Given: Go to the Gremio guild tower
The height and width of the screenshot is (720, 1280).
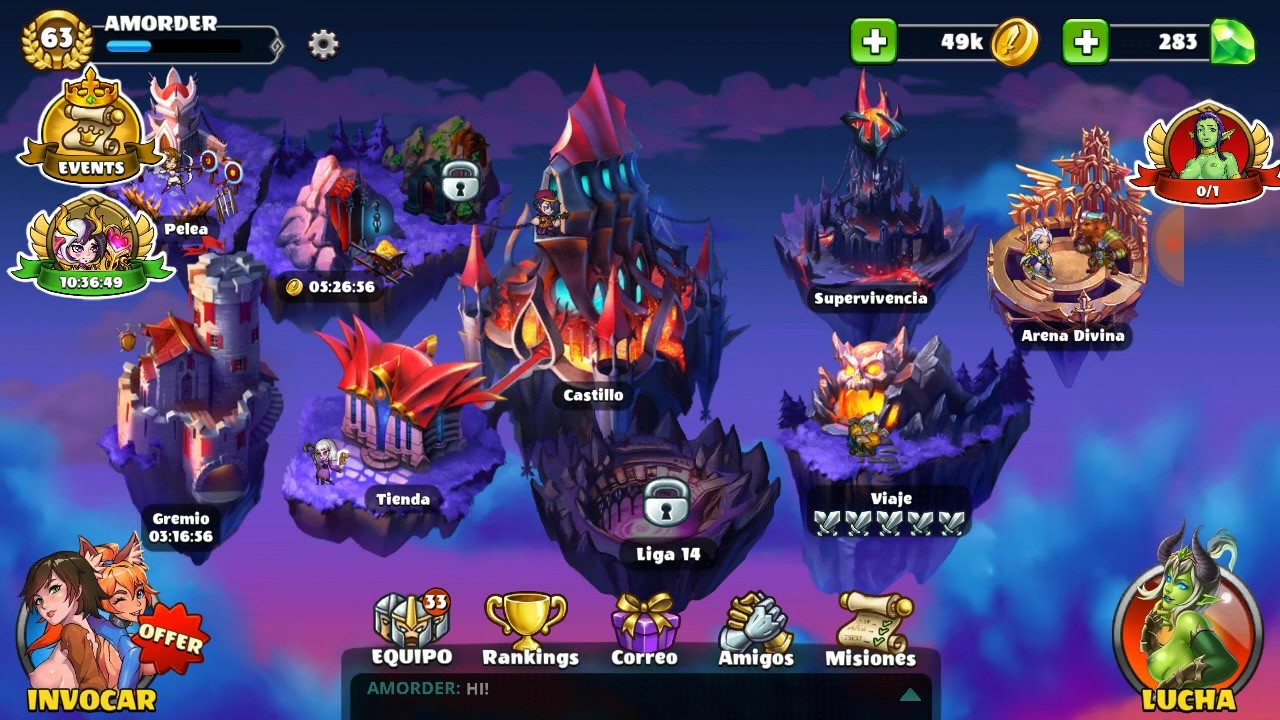Looking at the screenshot, I should (x=190, y=400).
